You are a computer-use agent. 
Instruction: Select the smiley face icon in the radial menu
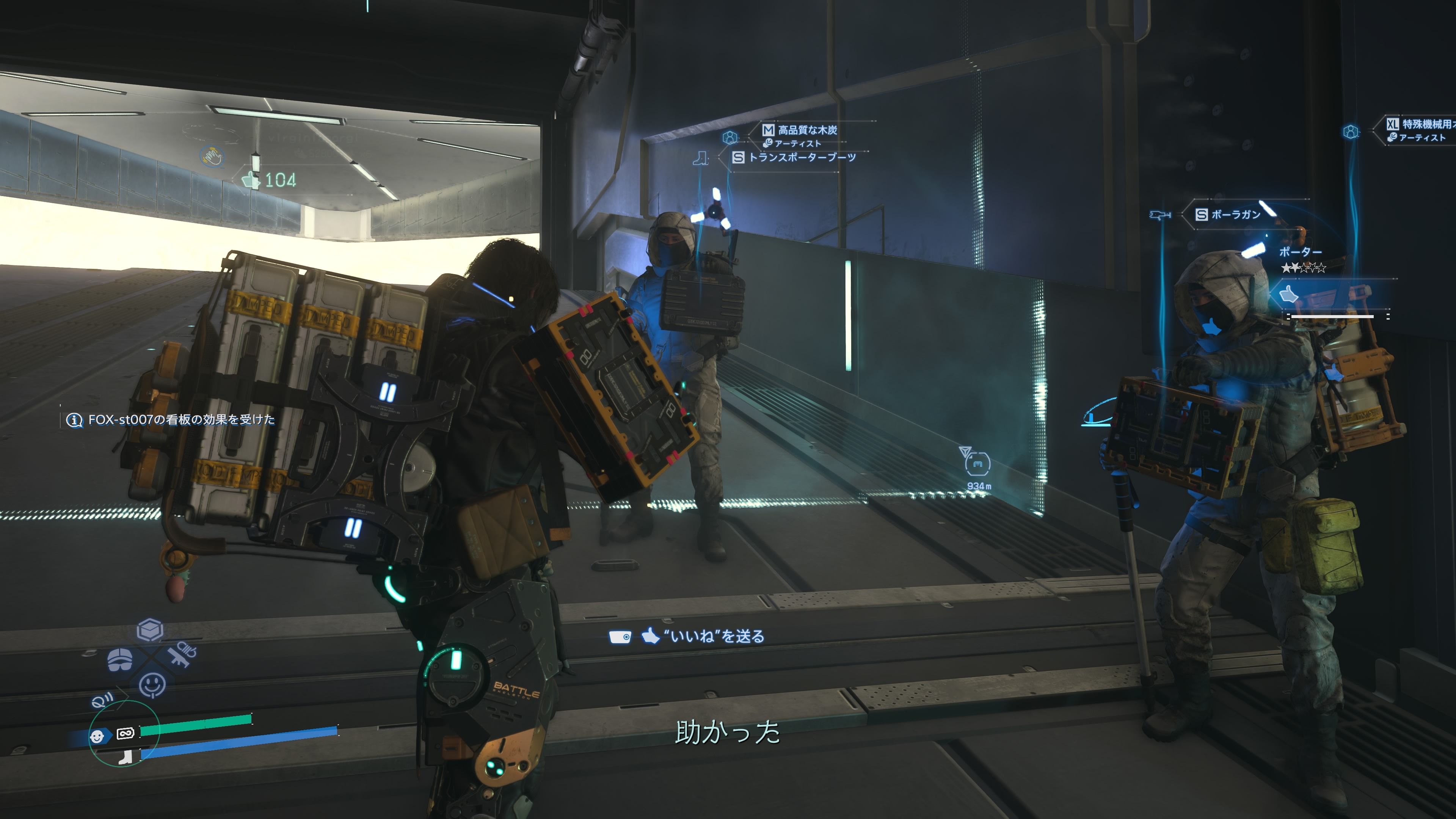pos(152,685)
